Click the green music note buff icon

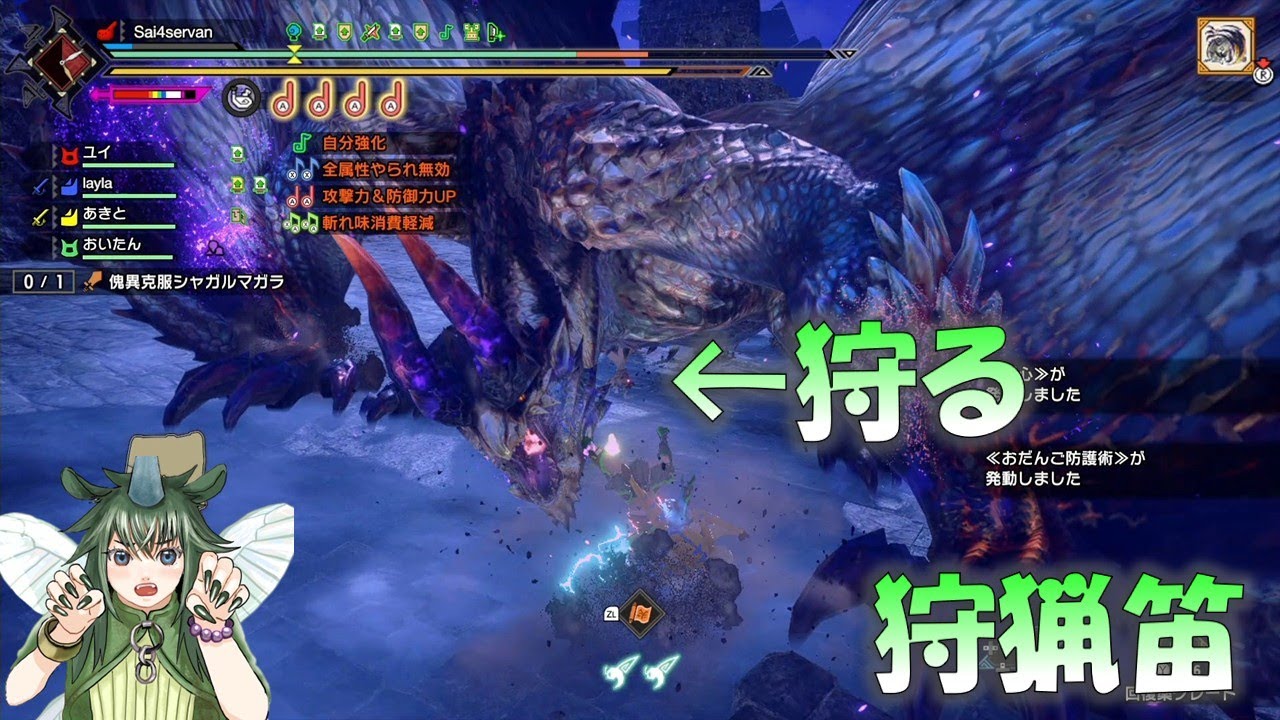click(x=446, y=32)
